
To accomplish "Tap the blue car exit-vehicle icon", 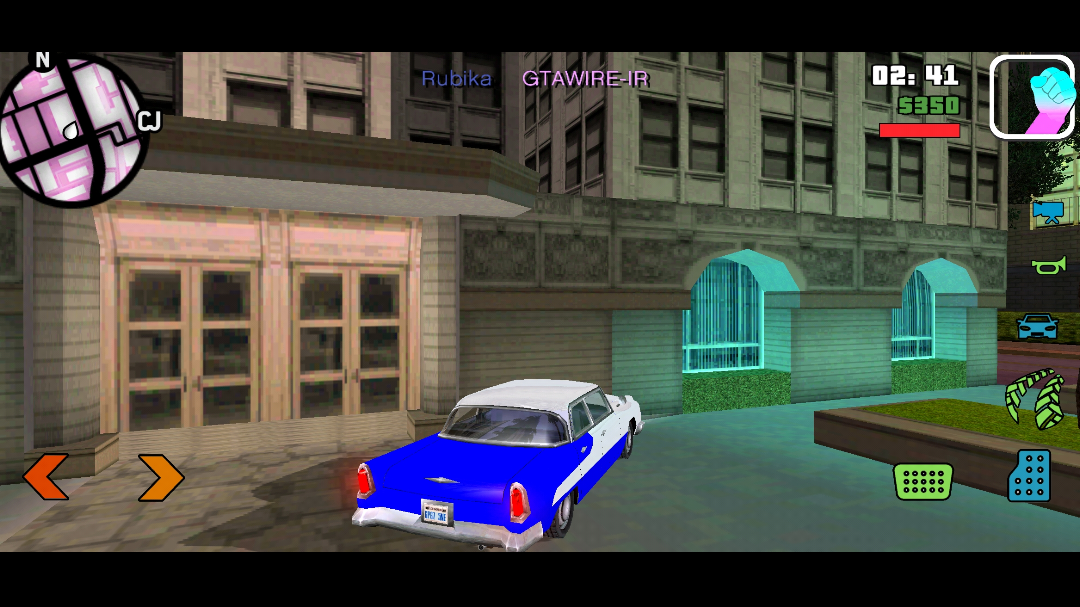I will 1037,326.
